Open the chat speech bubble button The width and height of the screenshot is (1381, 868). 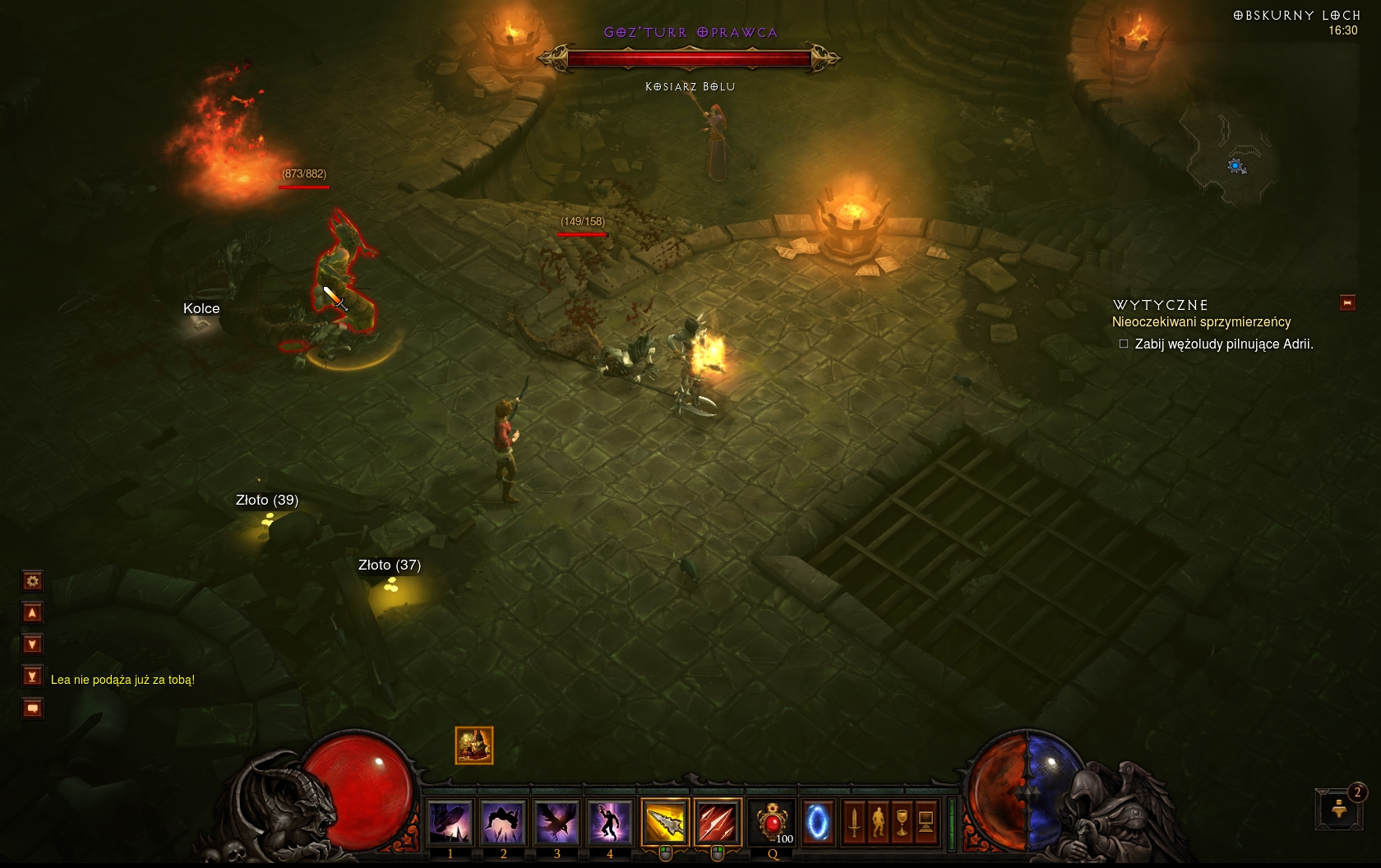pyautogui.click(x=32, y=708)
